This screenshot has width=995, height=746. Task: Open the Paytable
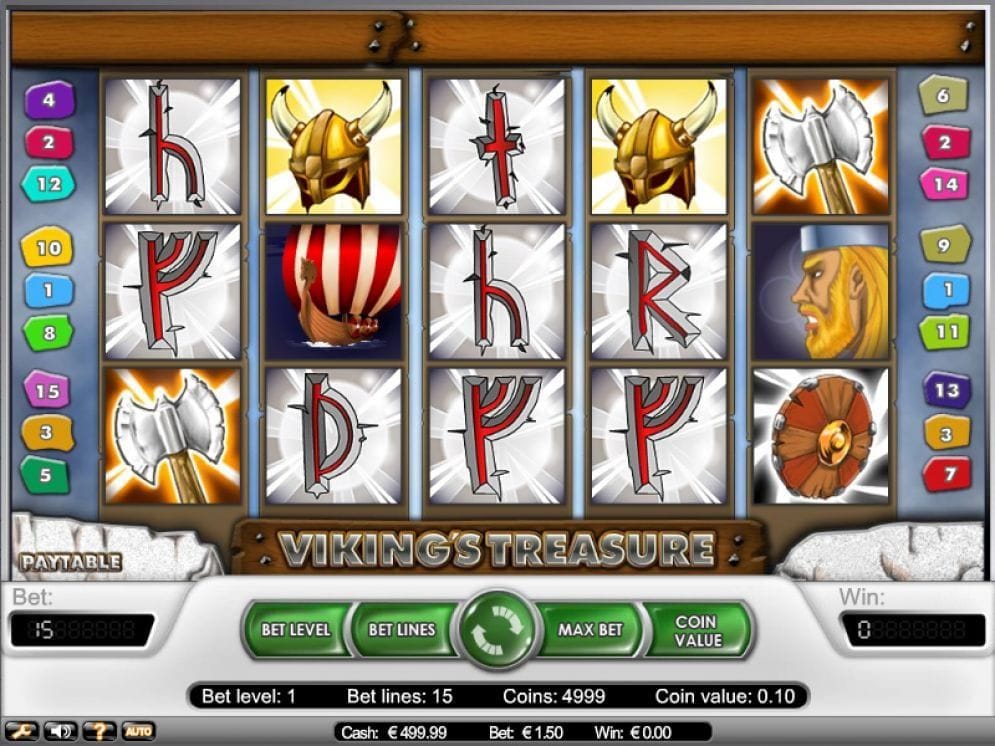click(69, 562)
